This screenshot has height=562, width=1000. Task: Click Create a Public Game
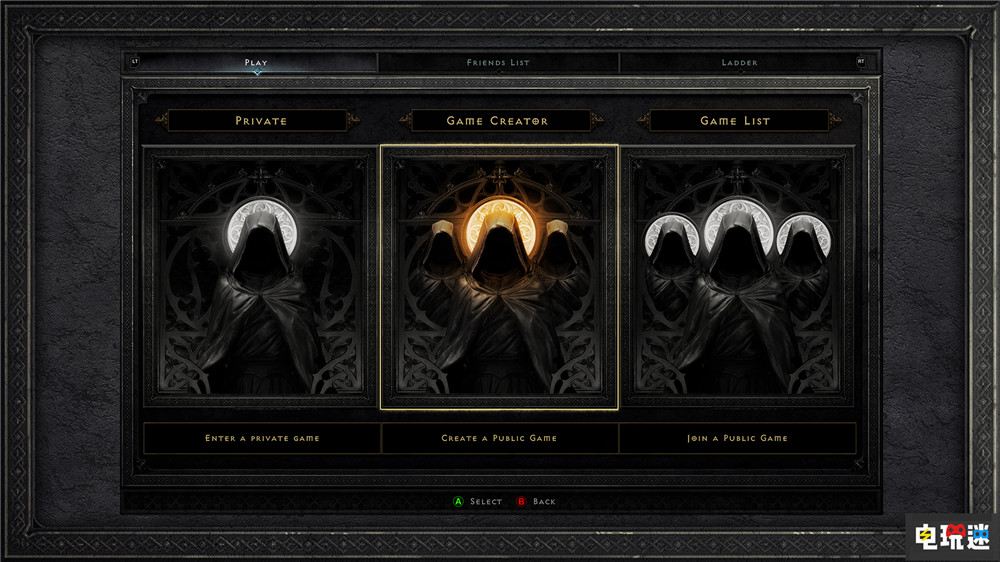[x=499, y=438]
